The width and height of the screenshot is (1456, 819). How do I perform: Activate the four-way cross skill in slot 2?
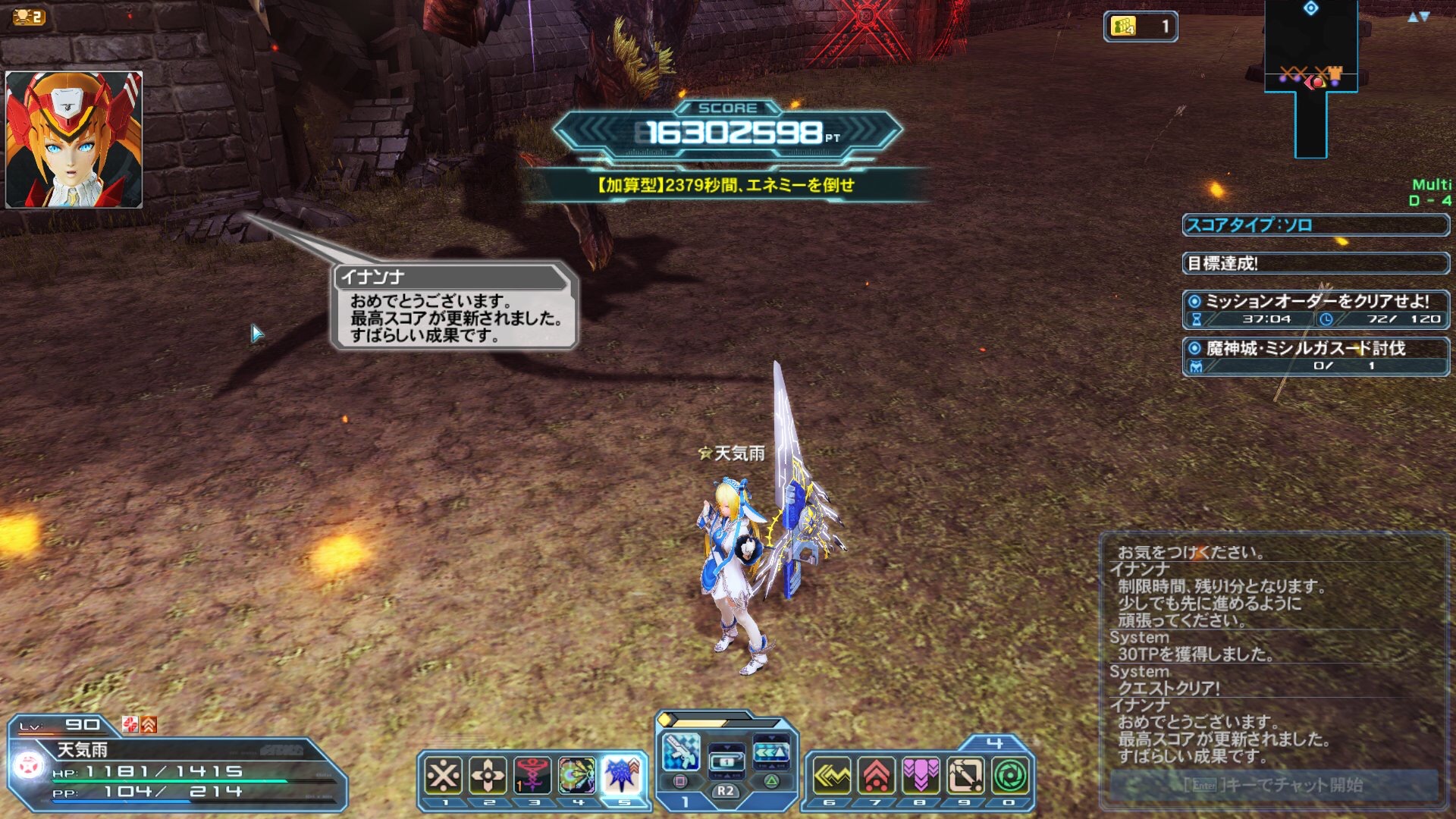point(488,776)
